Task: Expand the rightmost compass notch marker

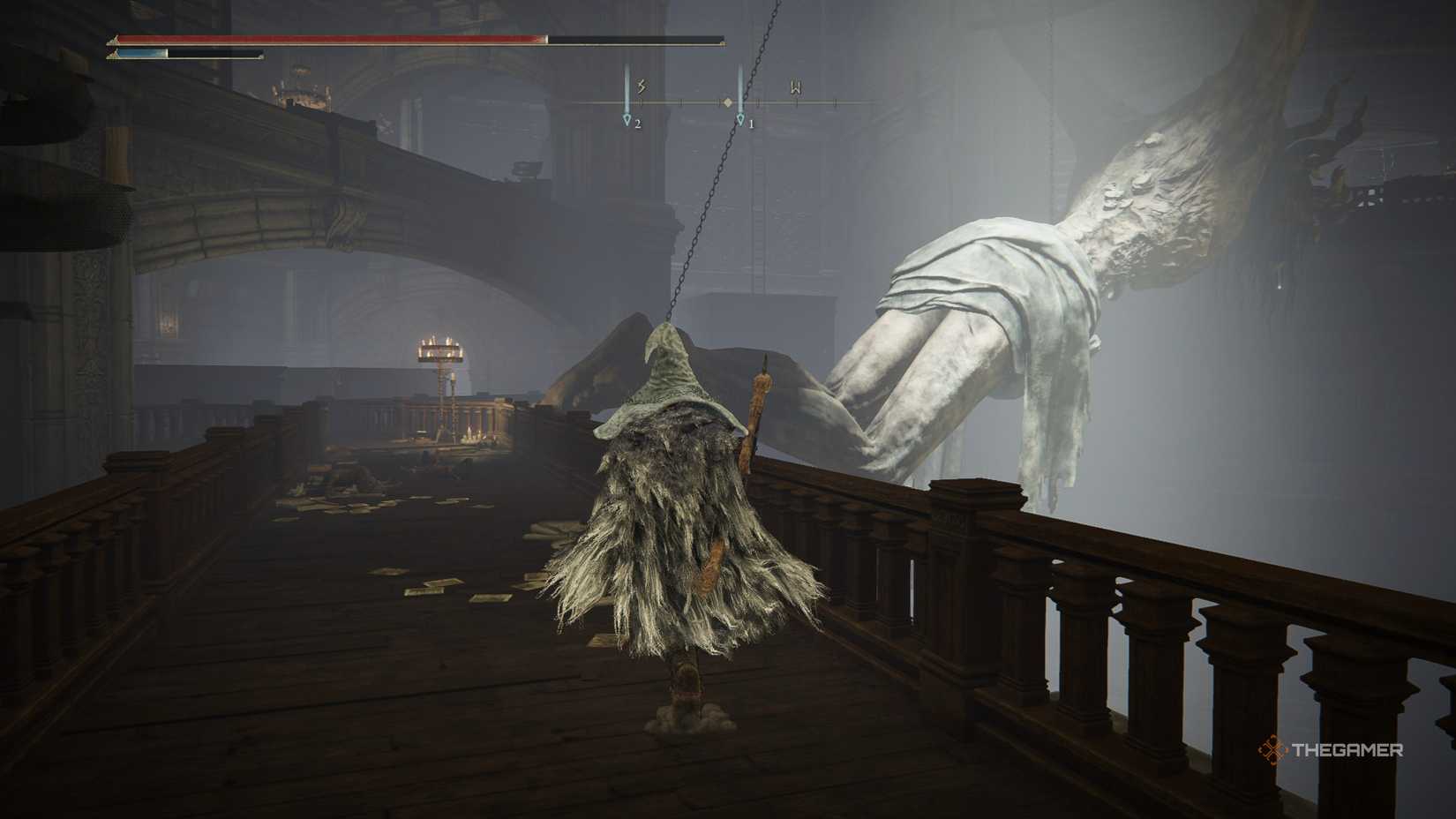Action: [835, 102]
